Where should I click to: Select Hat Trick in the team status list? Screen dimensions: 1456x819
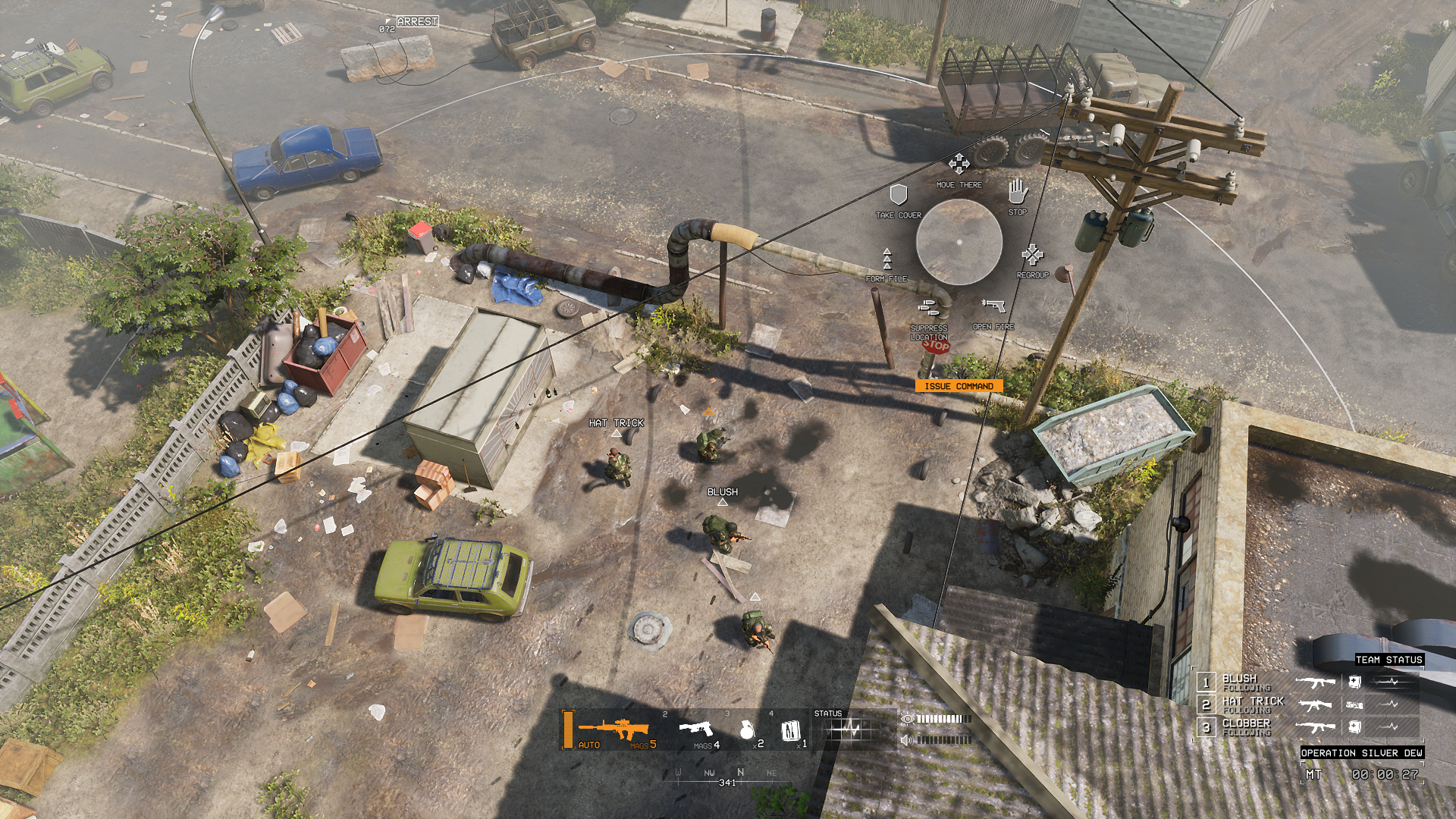[1253, 704]
